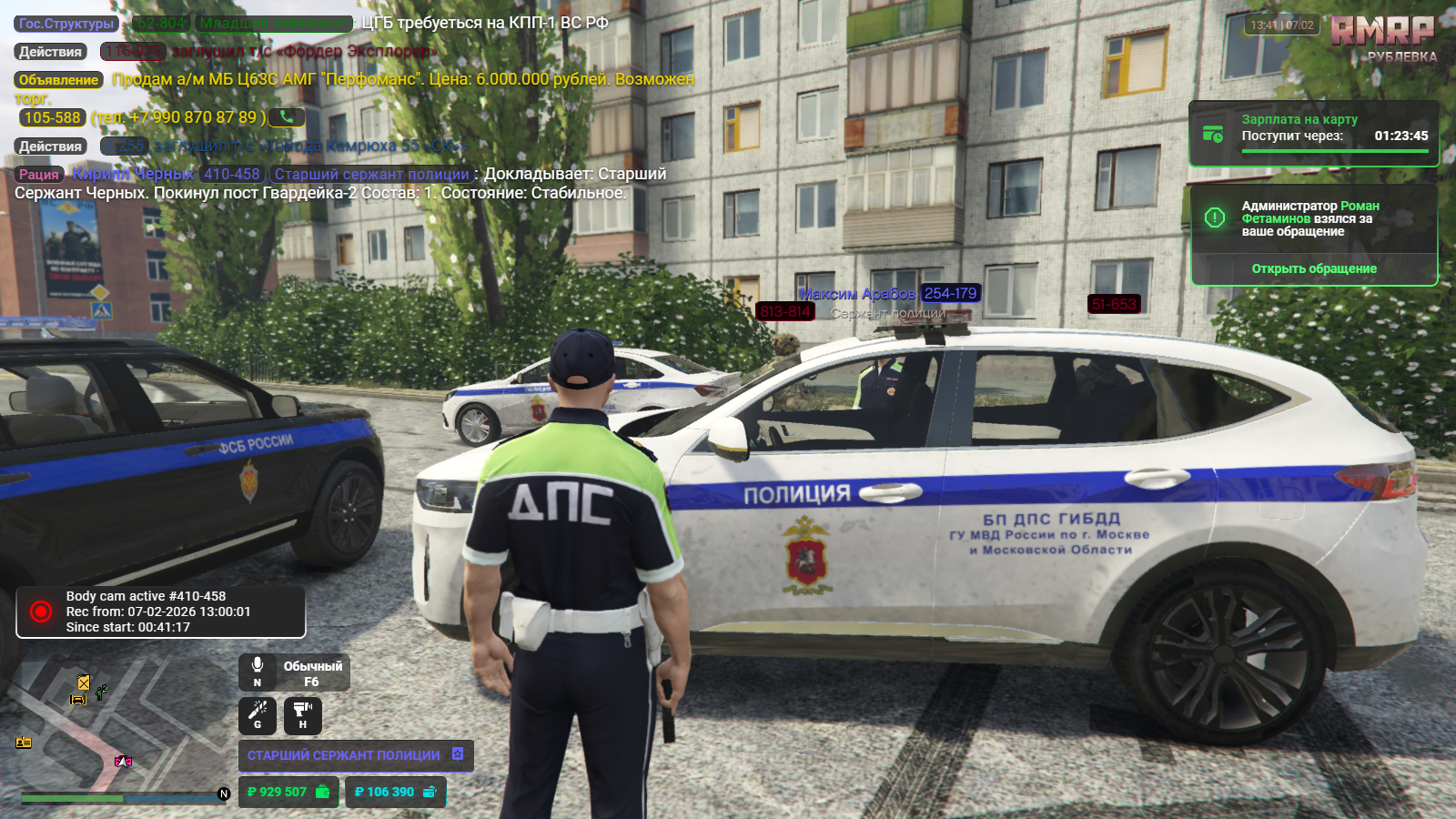1456x819 pixels.
Task: Open the minimap
Action: point(118,723)
